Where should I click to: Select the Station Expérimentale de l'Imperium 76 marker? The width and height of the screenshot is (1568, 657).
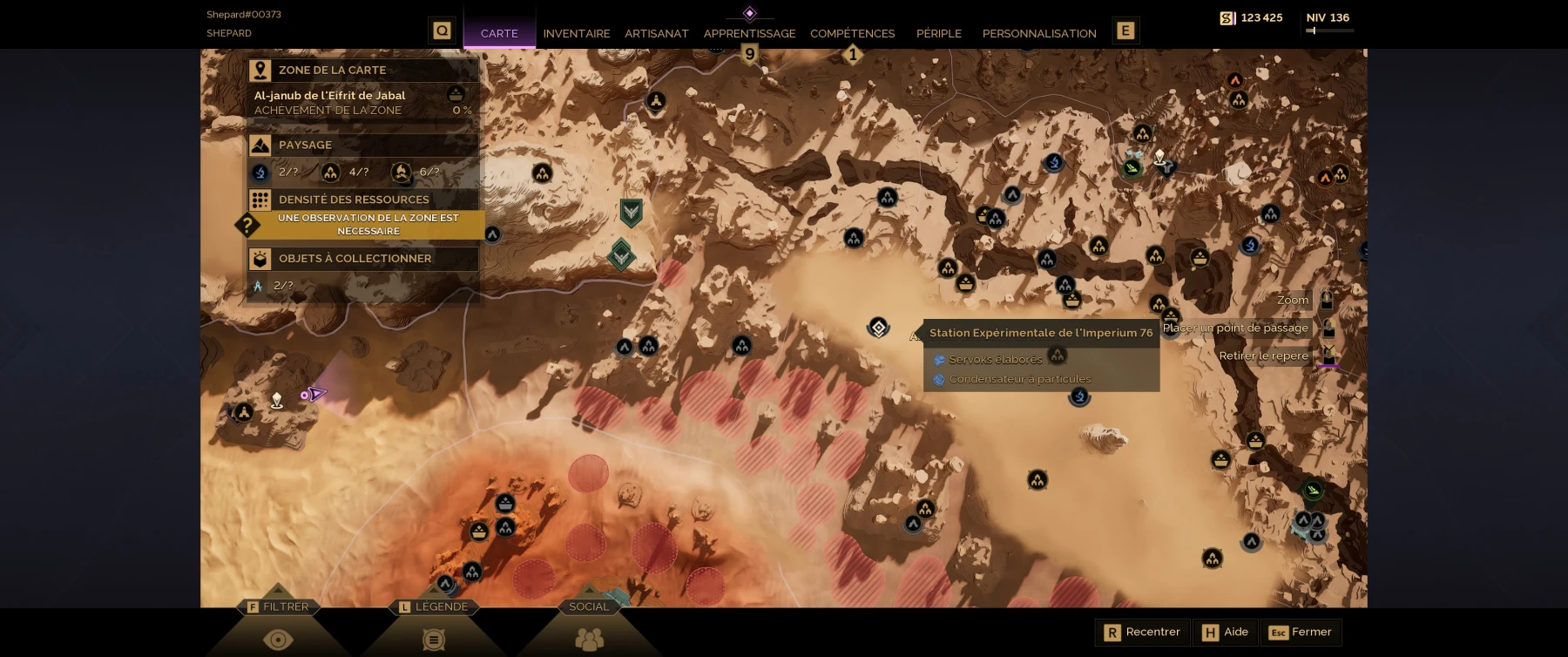click(878, 328)
